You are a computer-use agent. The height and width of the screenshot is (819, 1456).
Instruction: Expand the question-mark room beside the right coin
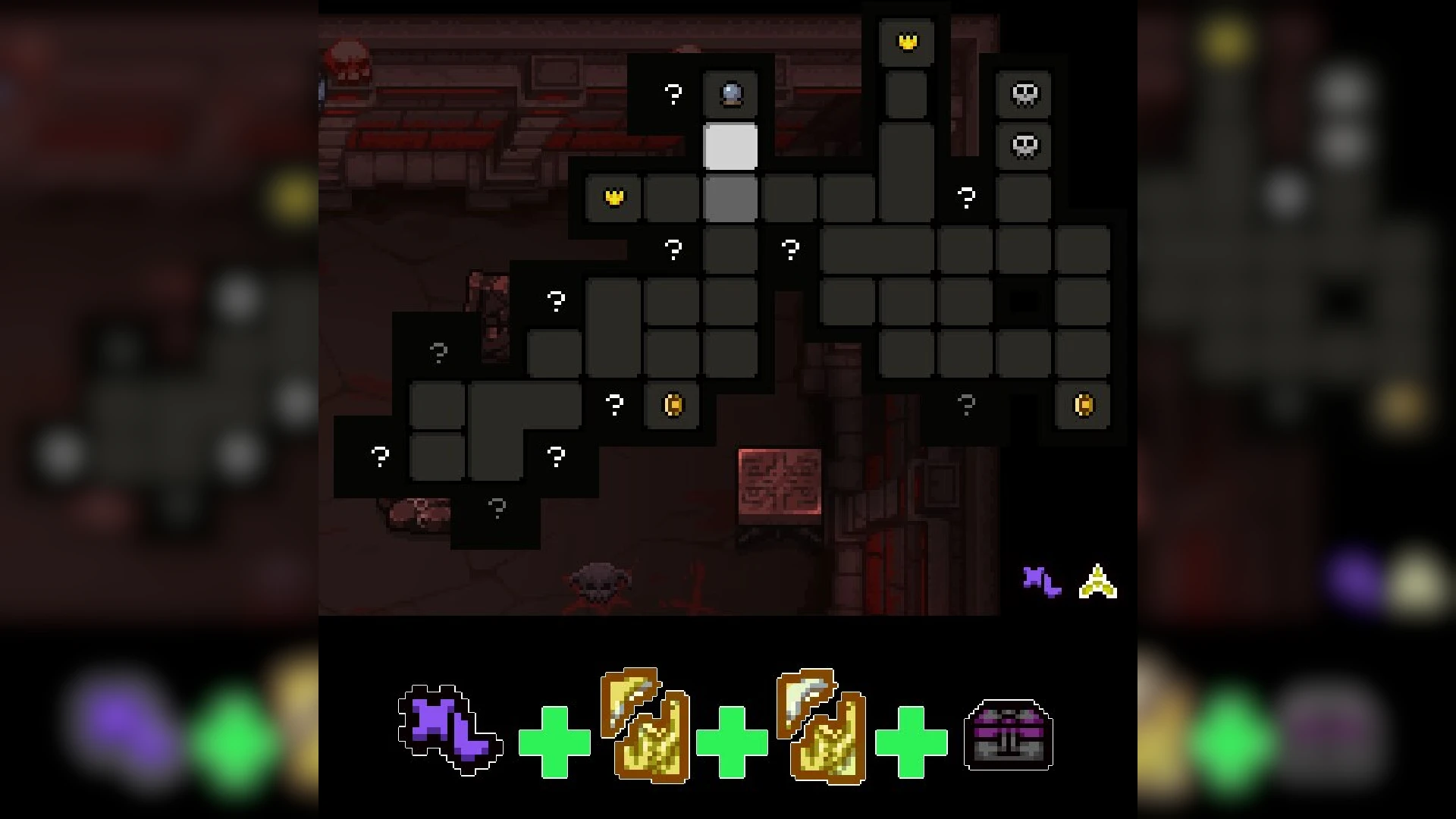965,404
